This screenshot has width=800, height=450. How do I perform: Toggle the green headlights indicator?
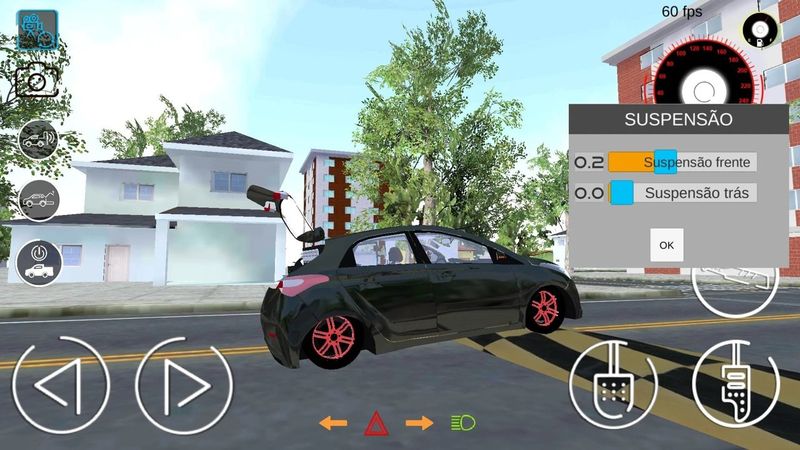pyautogui.click(x=462, y=423)
